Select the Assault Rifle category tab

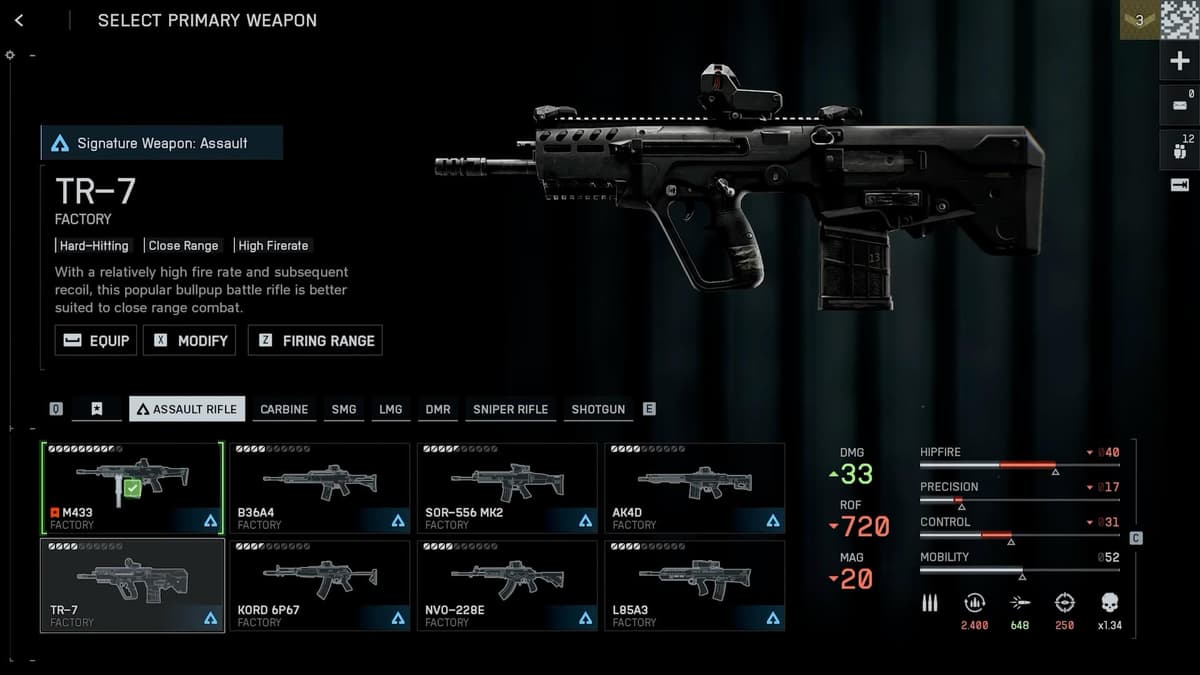click(x=187, y=409)
